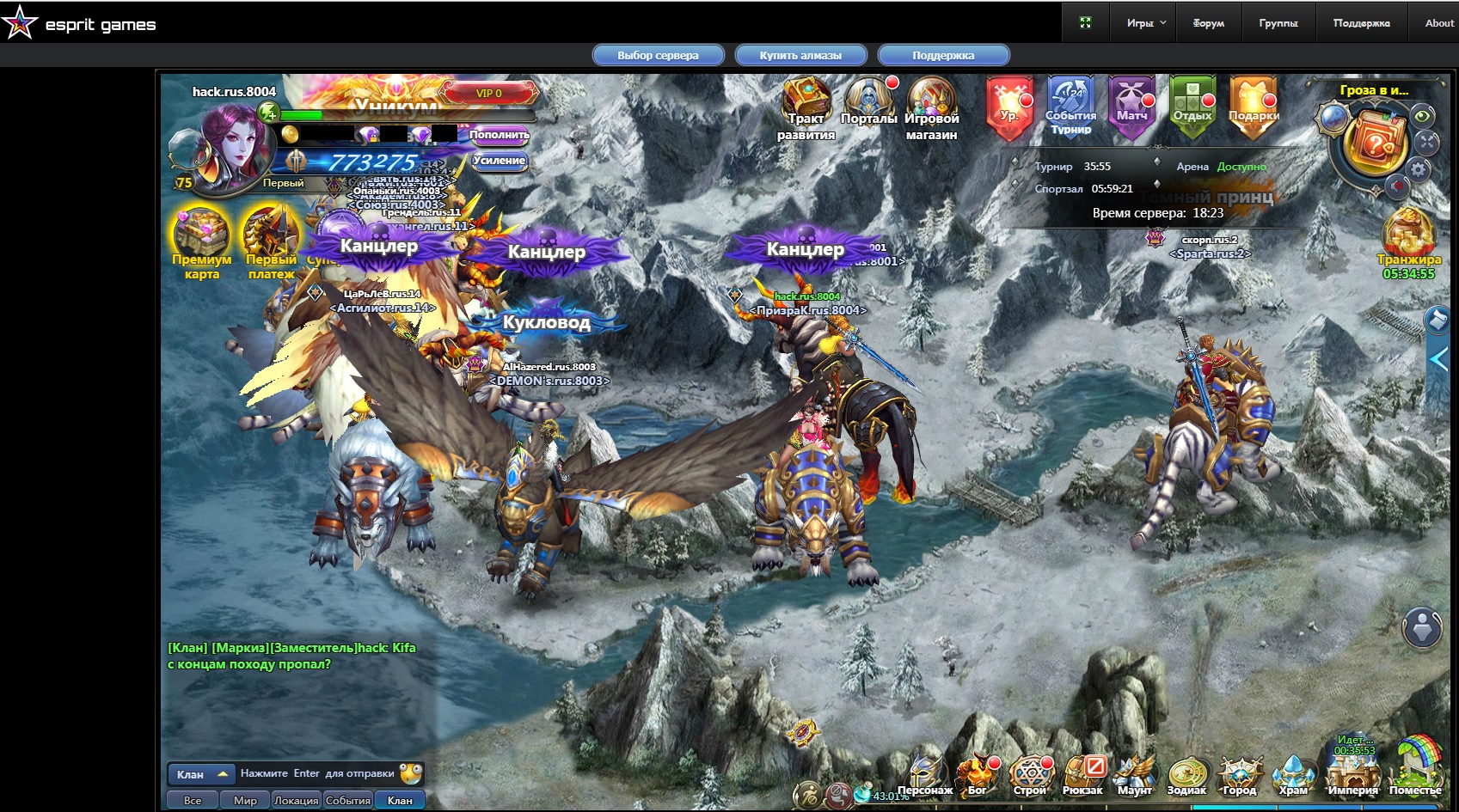Open the Игры dropdown menu
Viewport: 1459px width, 812px height.
pyautogui.click(x=1146, y=23)
